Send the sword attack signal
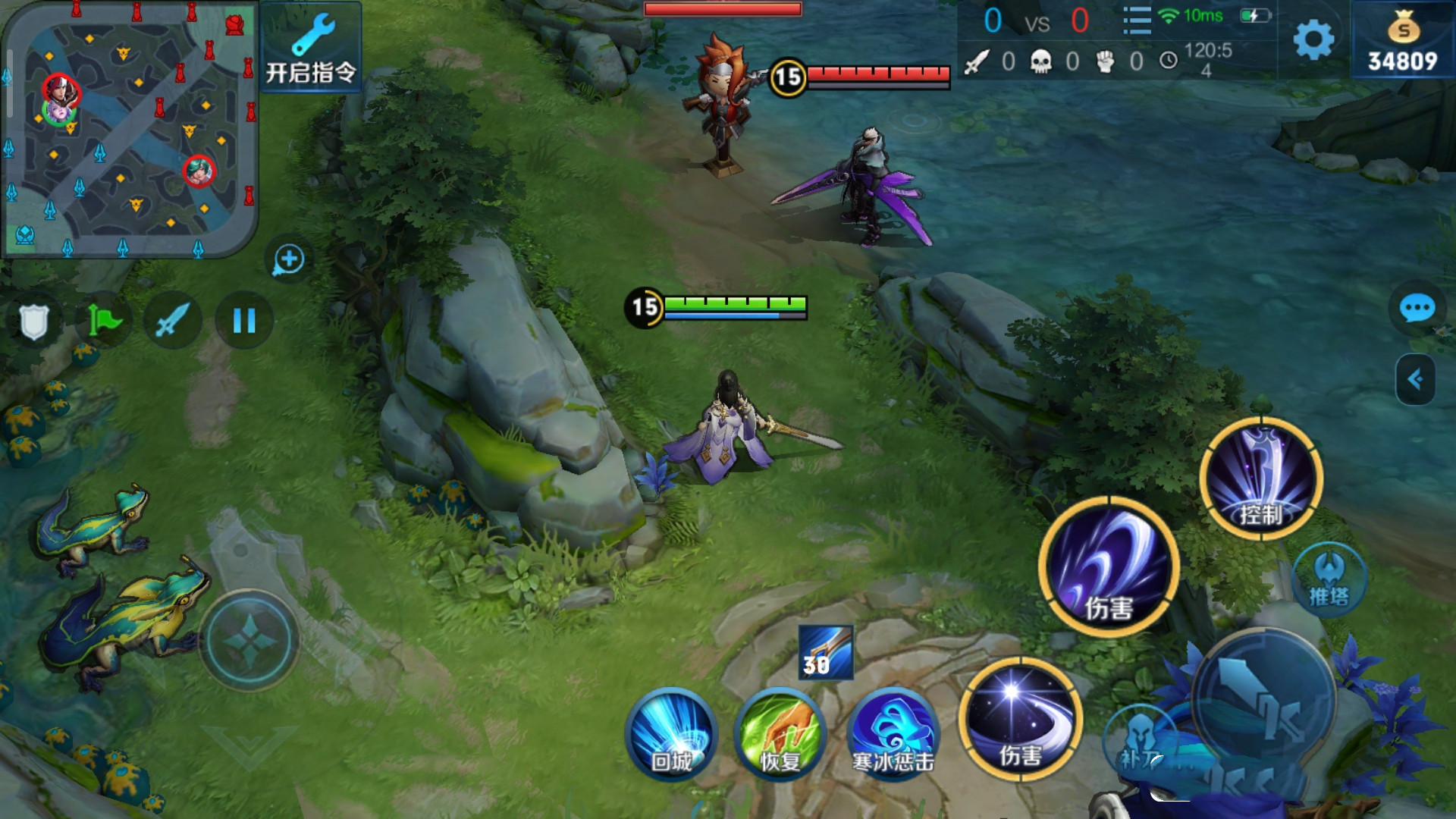 pos(173,321)
